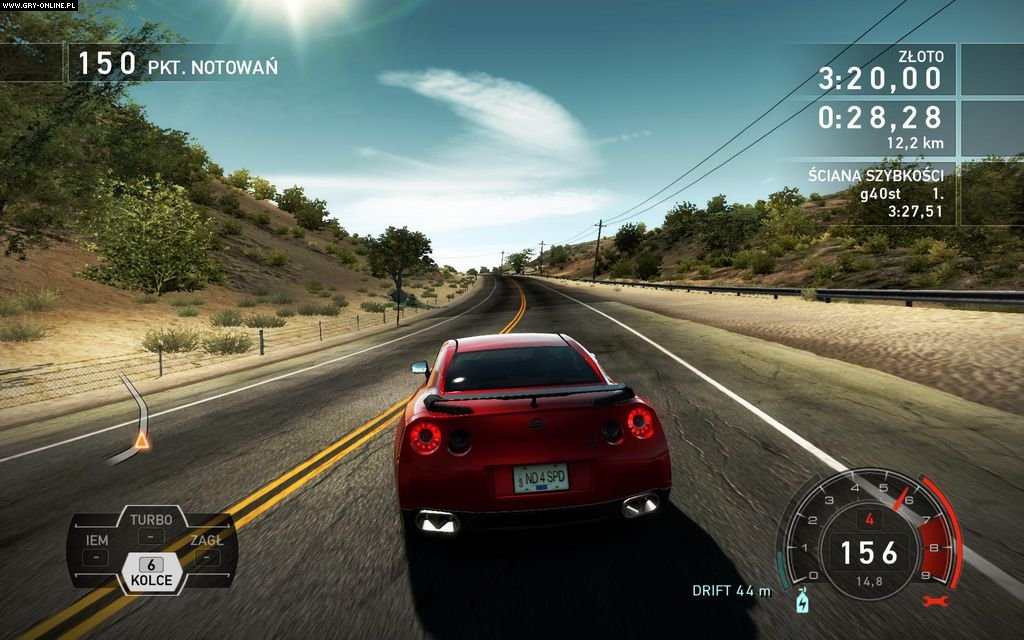This screenshot has width=1024, height=640.
Task: Click the red wrench damage icon
Action: click(936, 602)
